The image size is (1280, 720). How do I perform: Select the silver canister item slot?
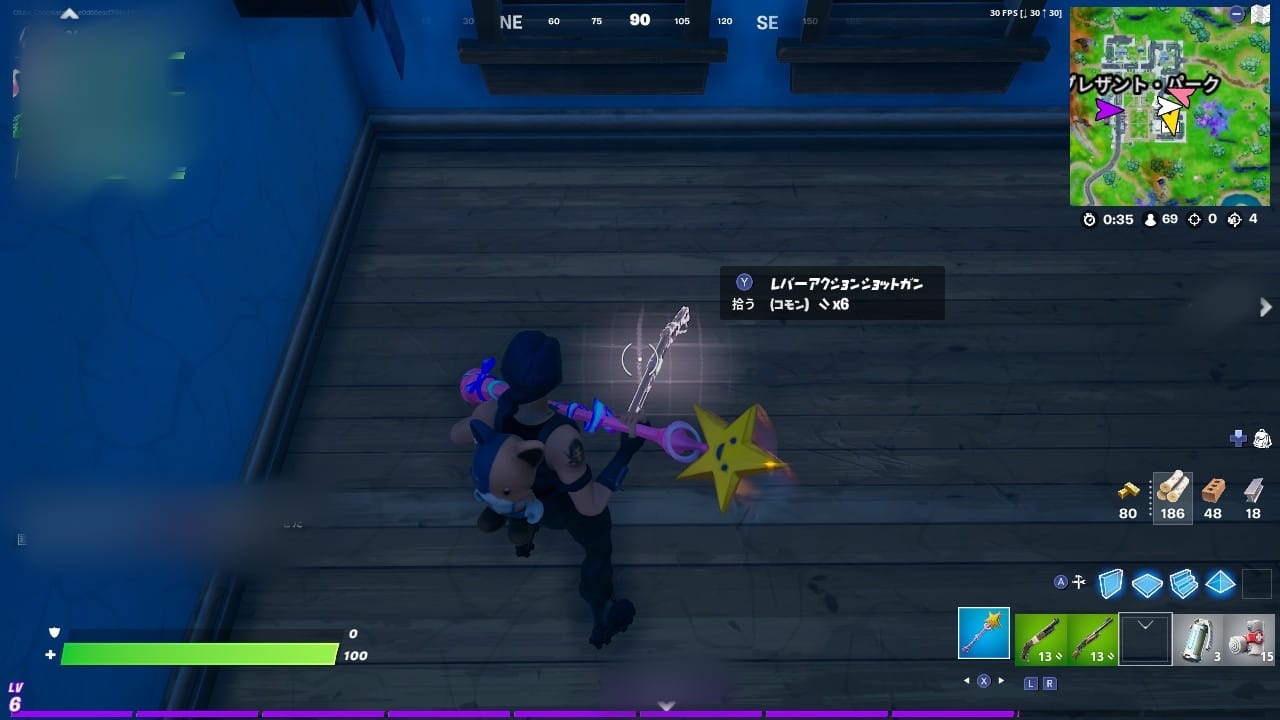1197,638
